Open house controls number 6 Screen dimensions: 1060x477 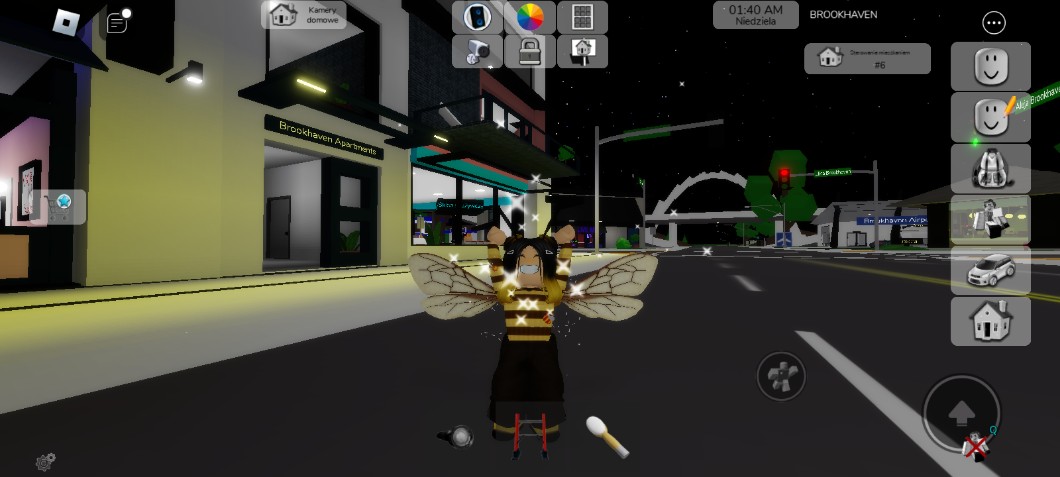click(x=867, y=58)
